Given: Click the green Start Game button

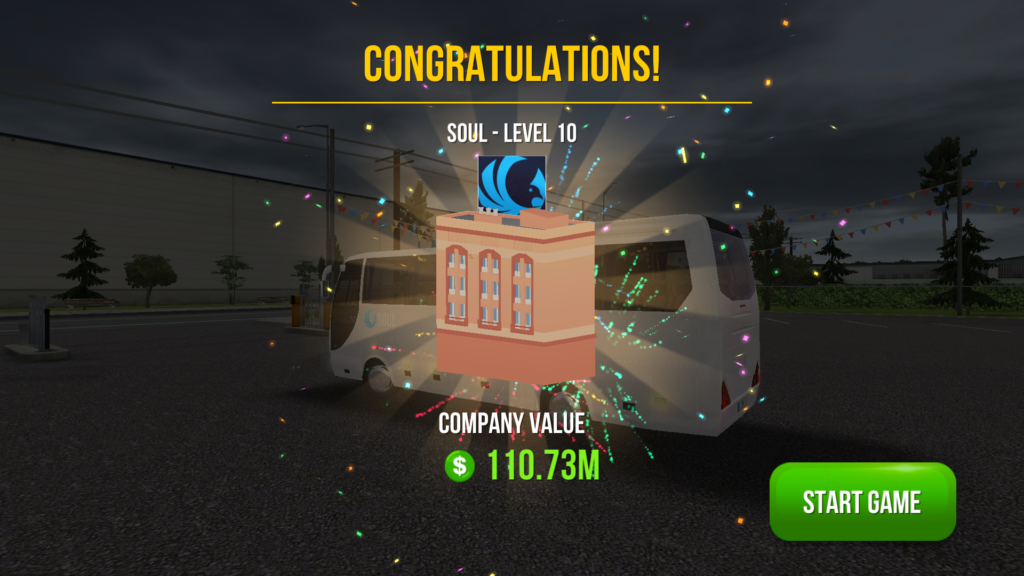Looking at the screenshot, I should click(x=862, y=501).
